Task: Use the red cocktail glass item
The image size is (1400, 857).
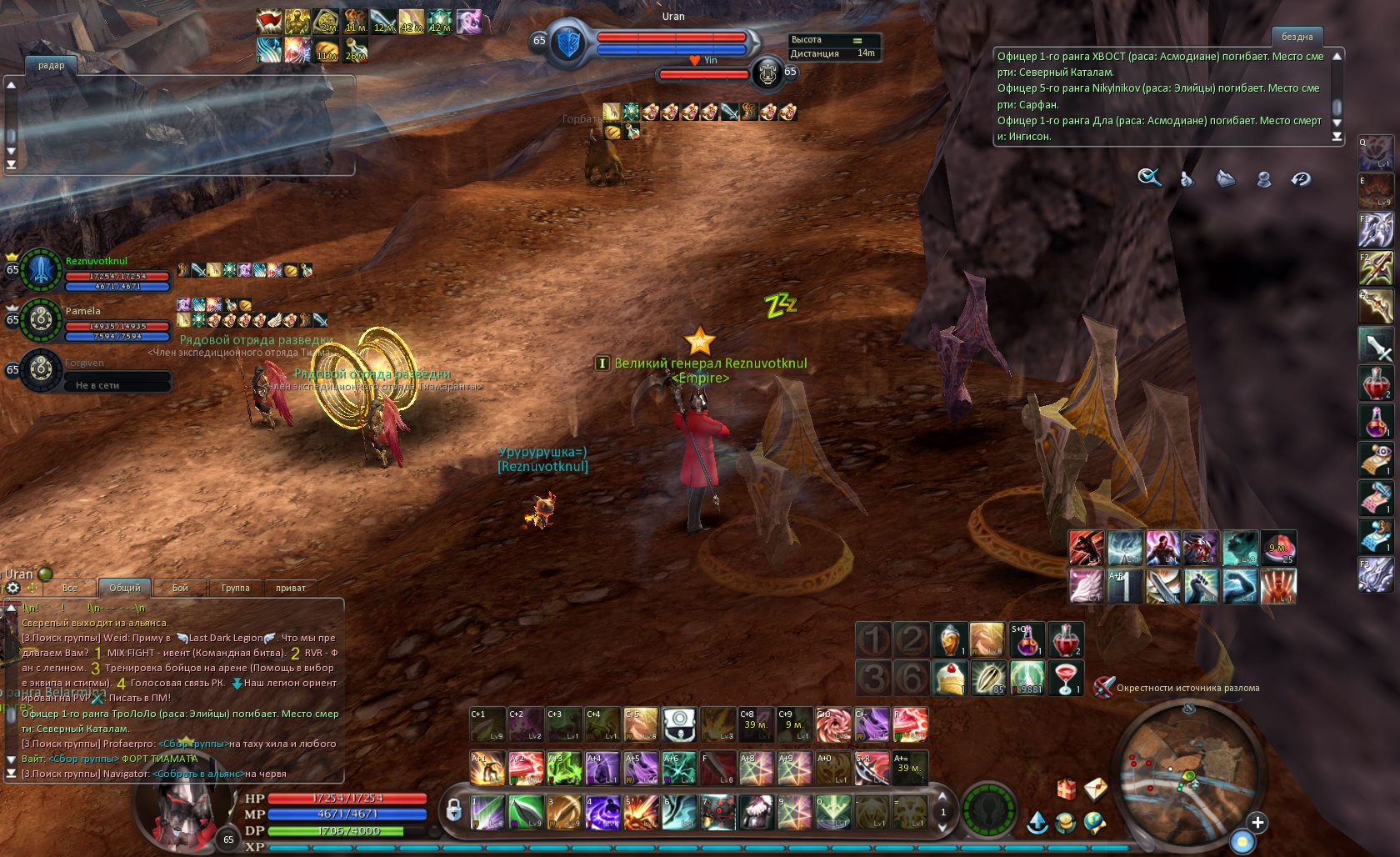Action: tap(1065, 678)
